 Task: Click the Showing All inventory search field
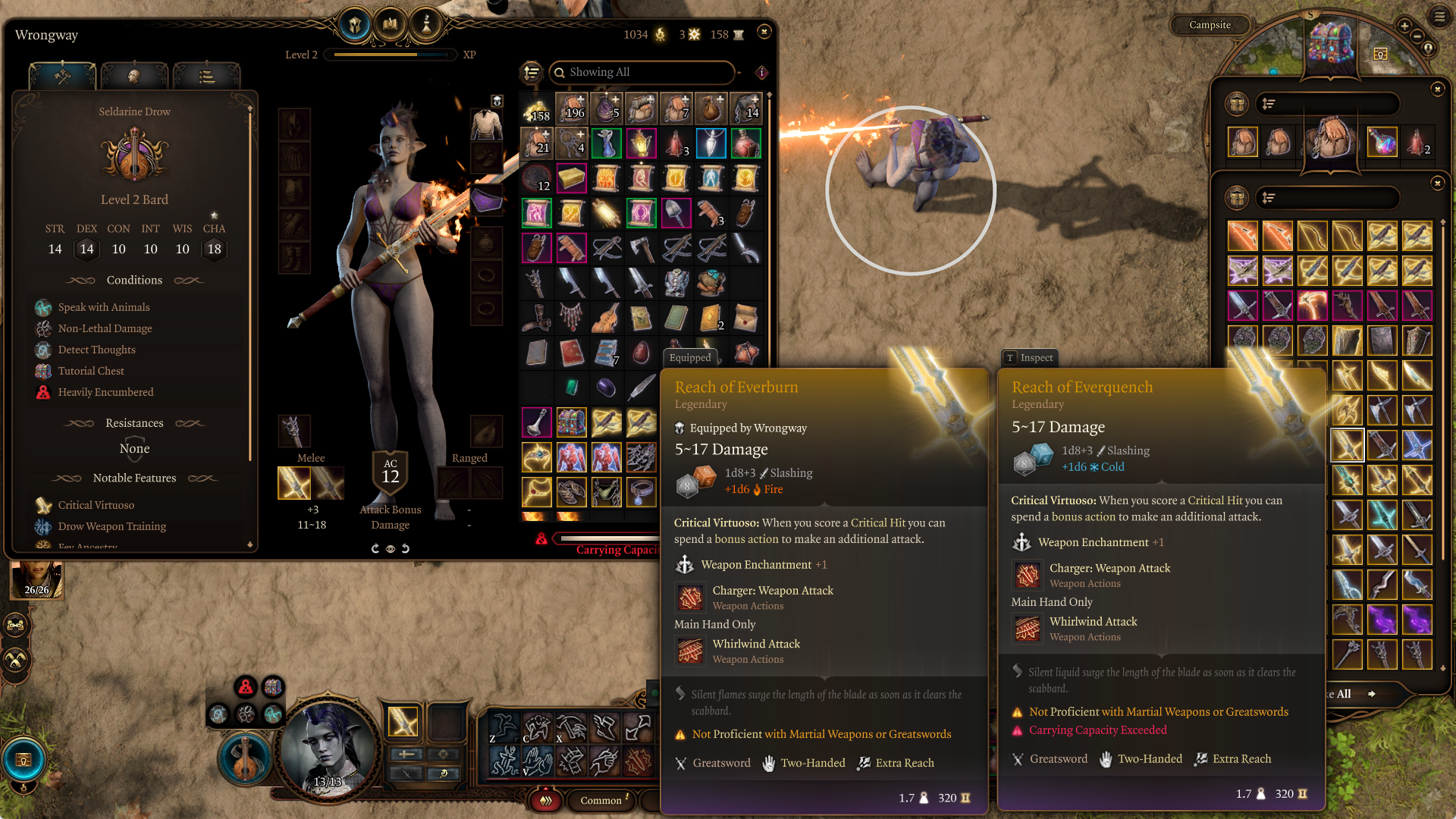pos(642,72)
